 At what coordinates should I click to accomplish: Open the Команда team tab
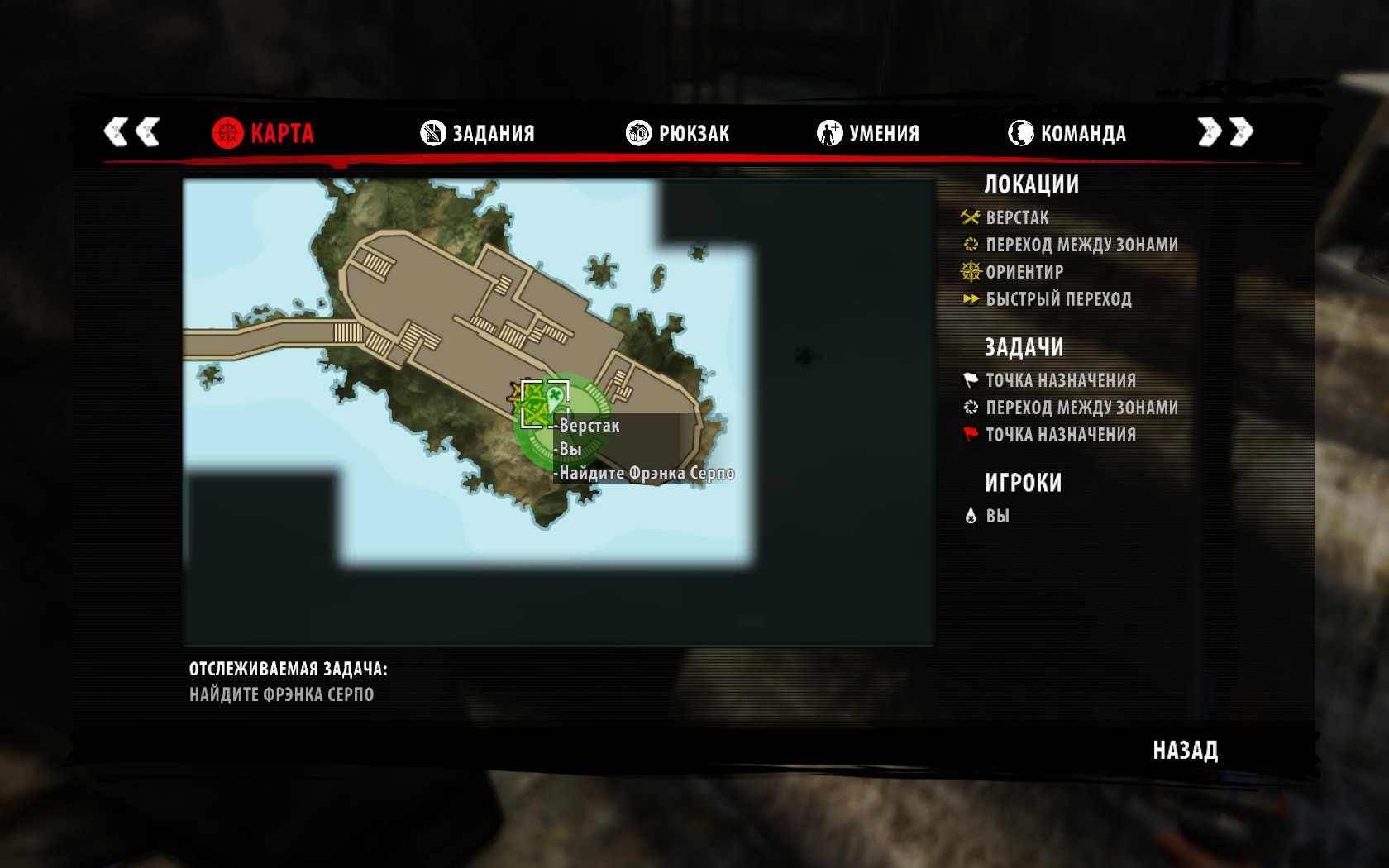(1067, 133)
